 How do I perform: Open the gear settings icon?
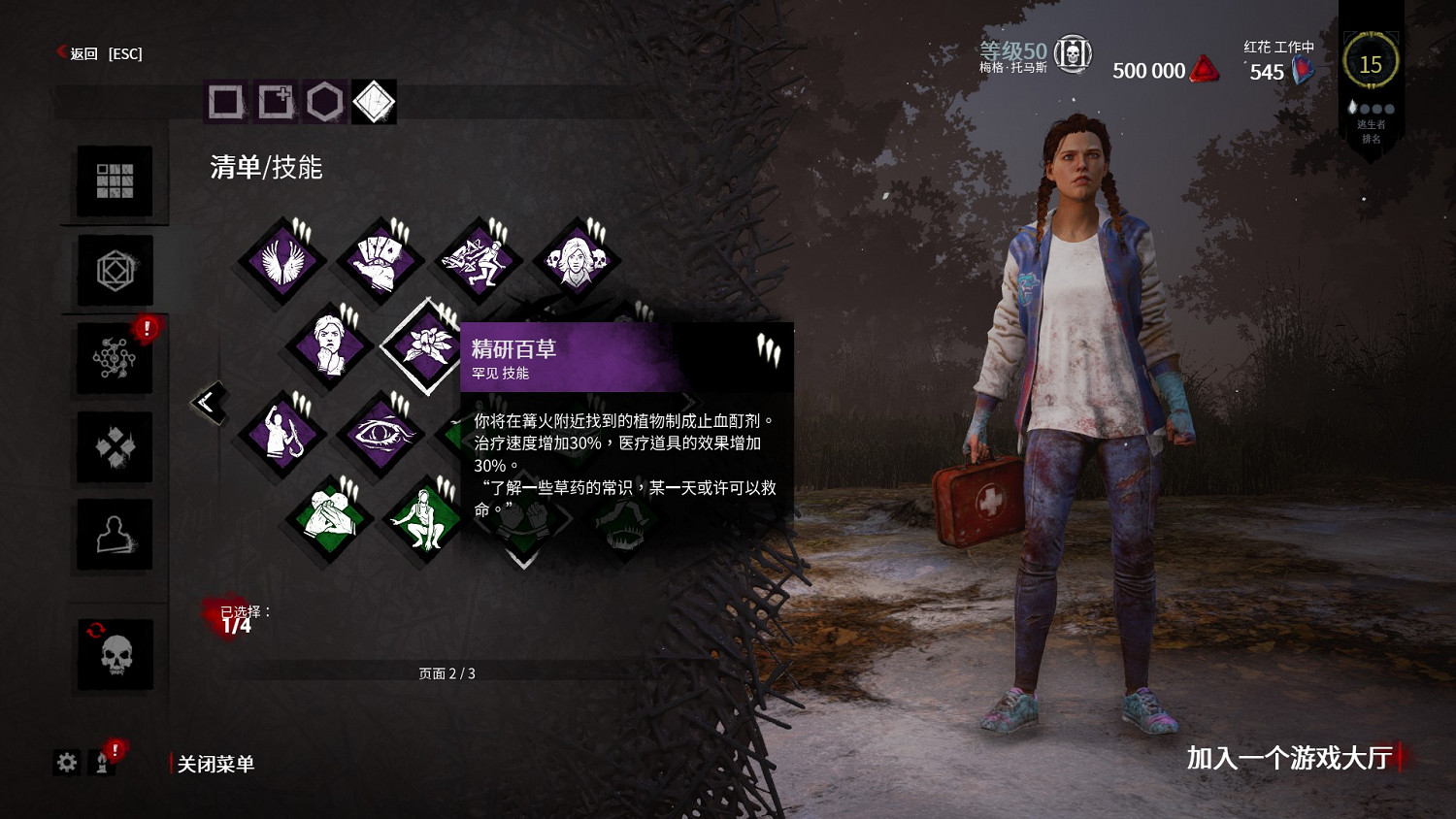point(66,763)
